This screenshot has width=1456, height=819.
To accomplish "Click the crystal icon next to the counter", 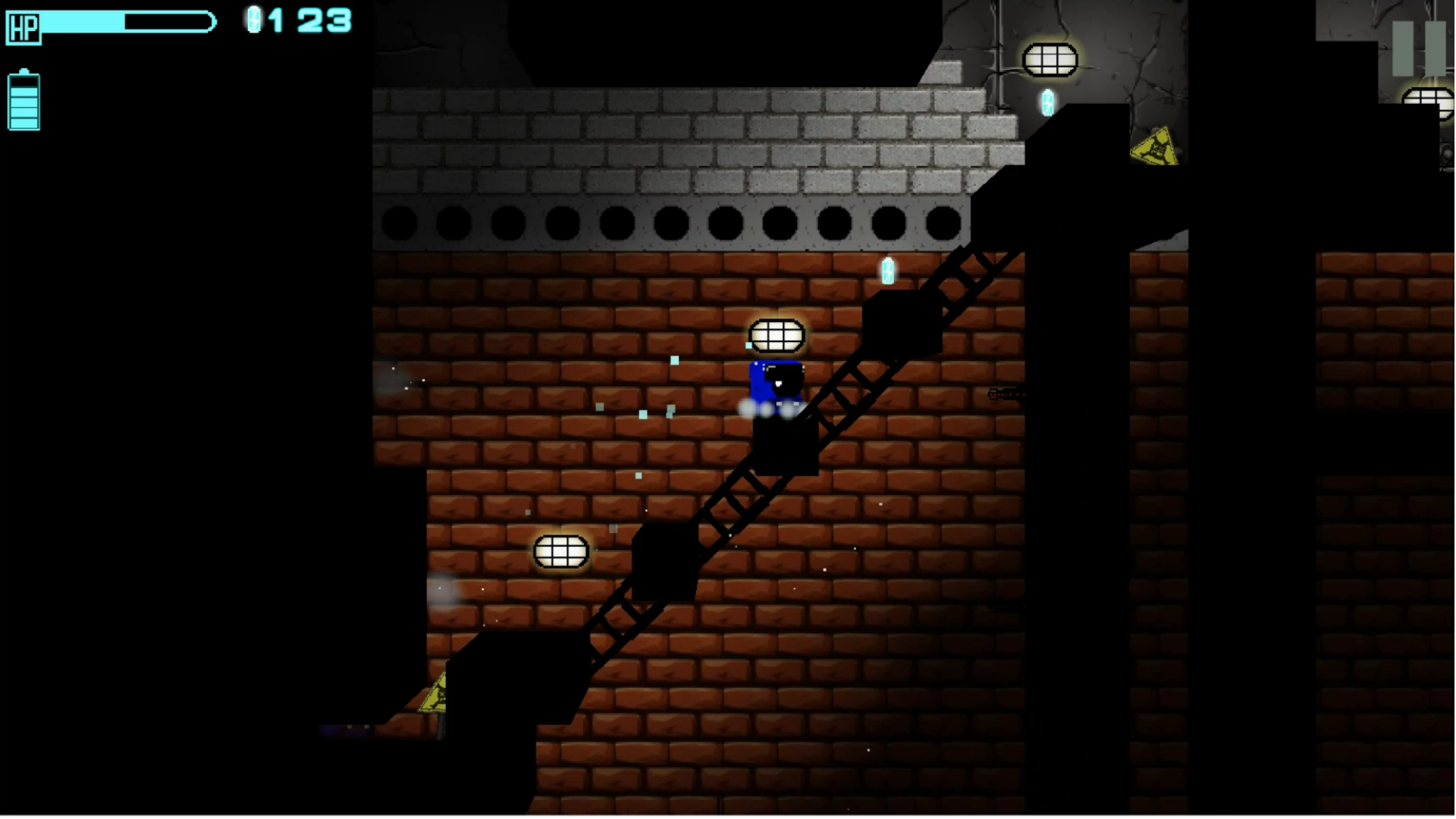I will coord(253,20).
